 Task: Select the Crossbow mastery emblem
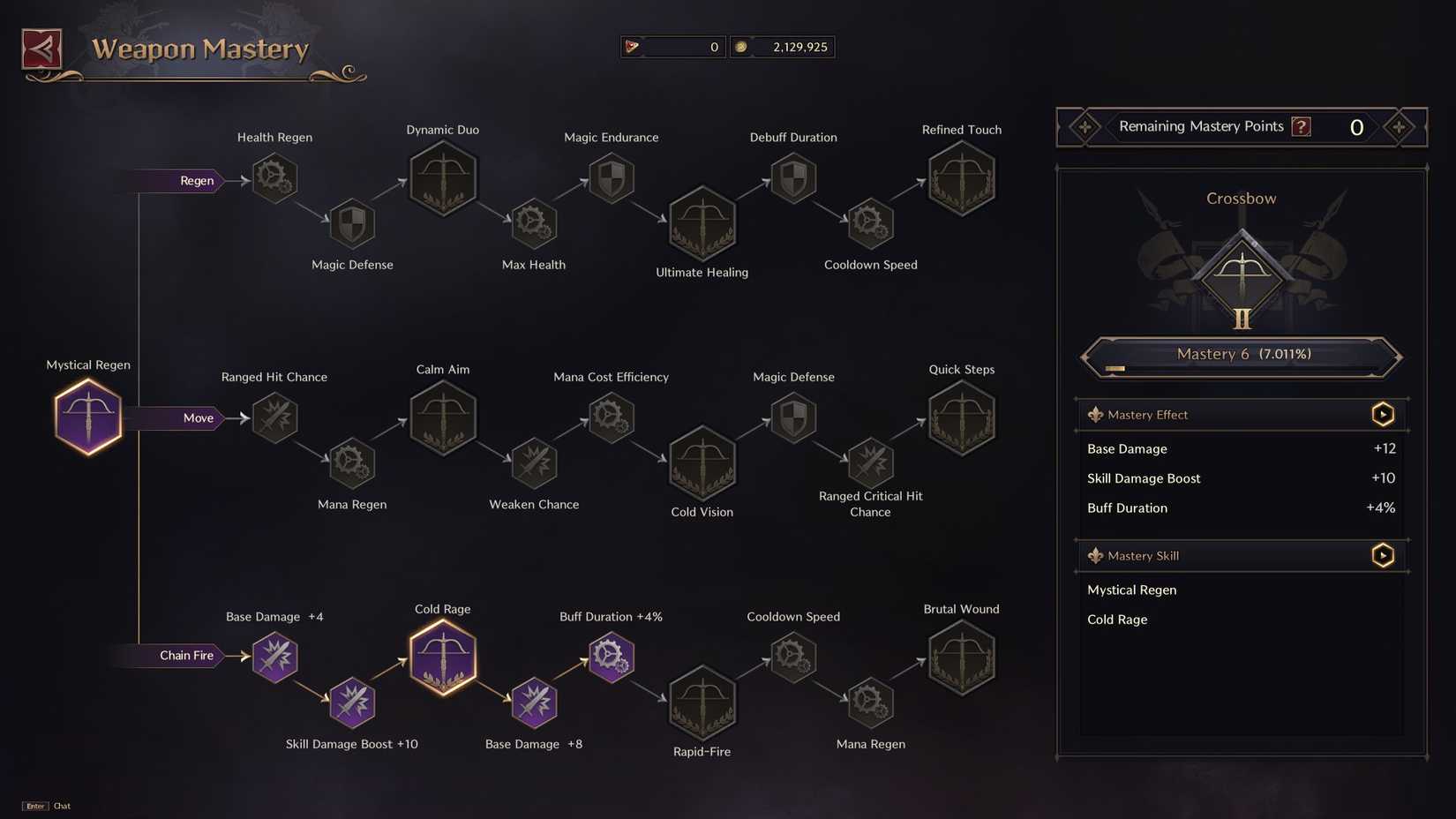[1242, 274]
